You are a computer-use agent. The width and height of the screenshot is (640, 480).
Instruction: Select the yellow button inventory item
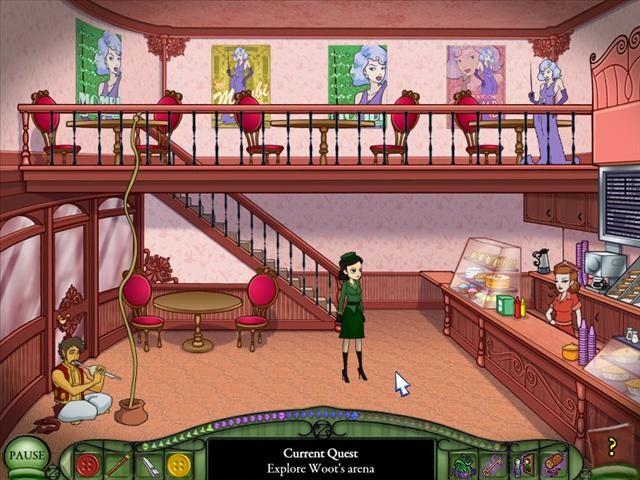pyautogui.click(x=178, y=465)
